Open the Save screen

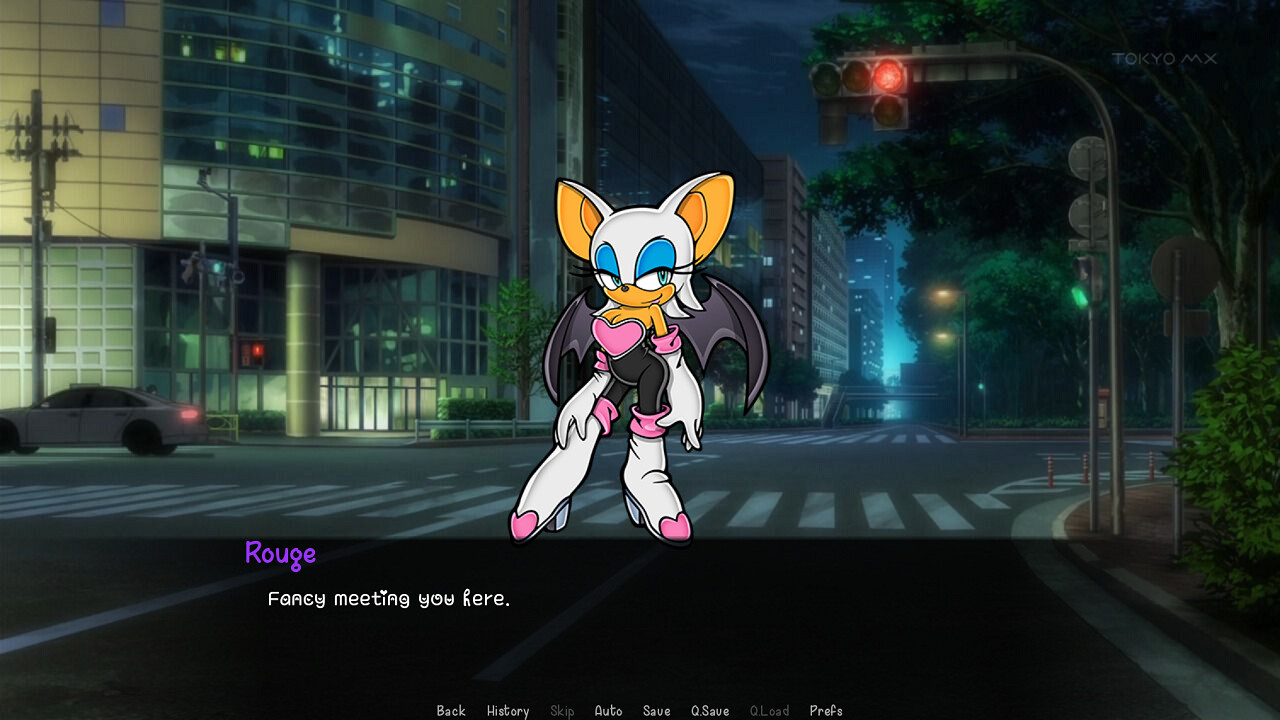point(656,711)
